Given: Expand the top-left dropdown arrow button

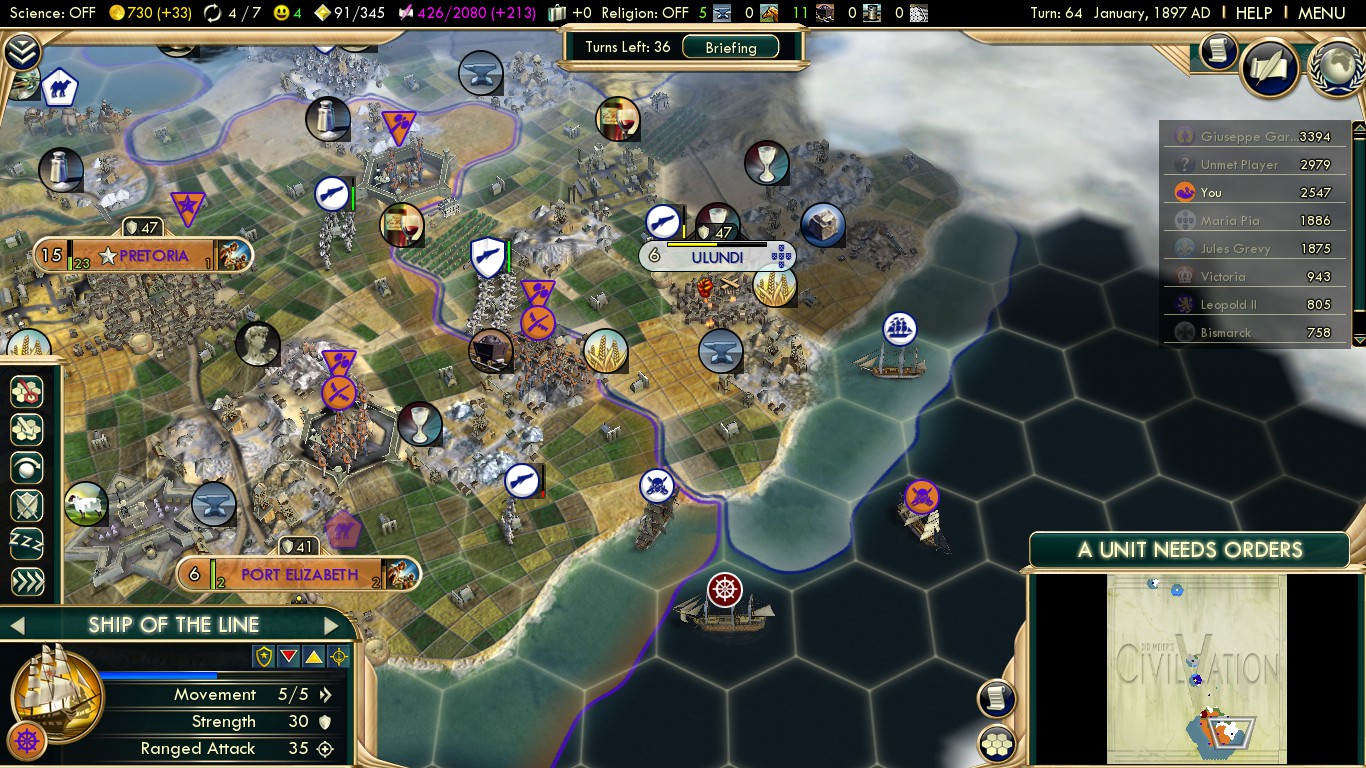Looking at the screenshot, I should (x=21, y=51).
